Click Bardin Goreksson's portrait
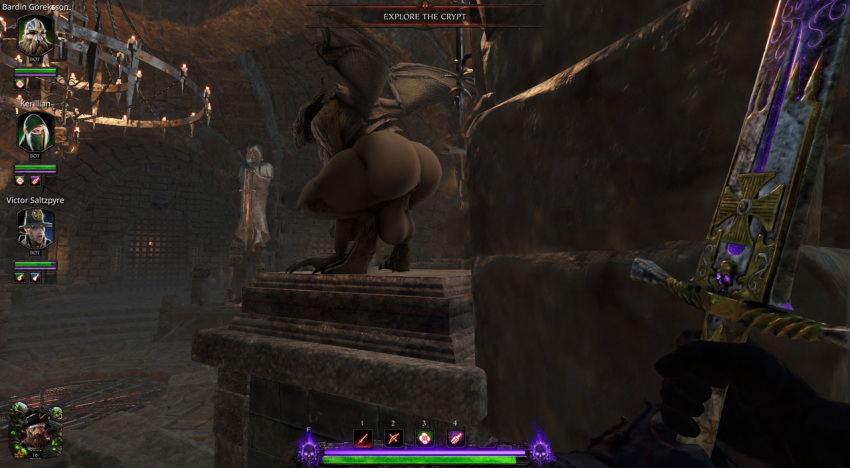The width and height of the screenshot is (850, 468). coord(35,37)
